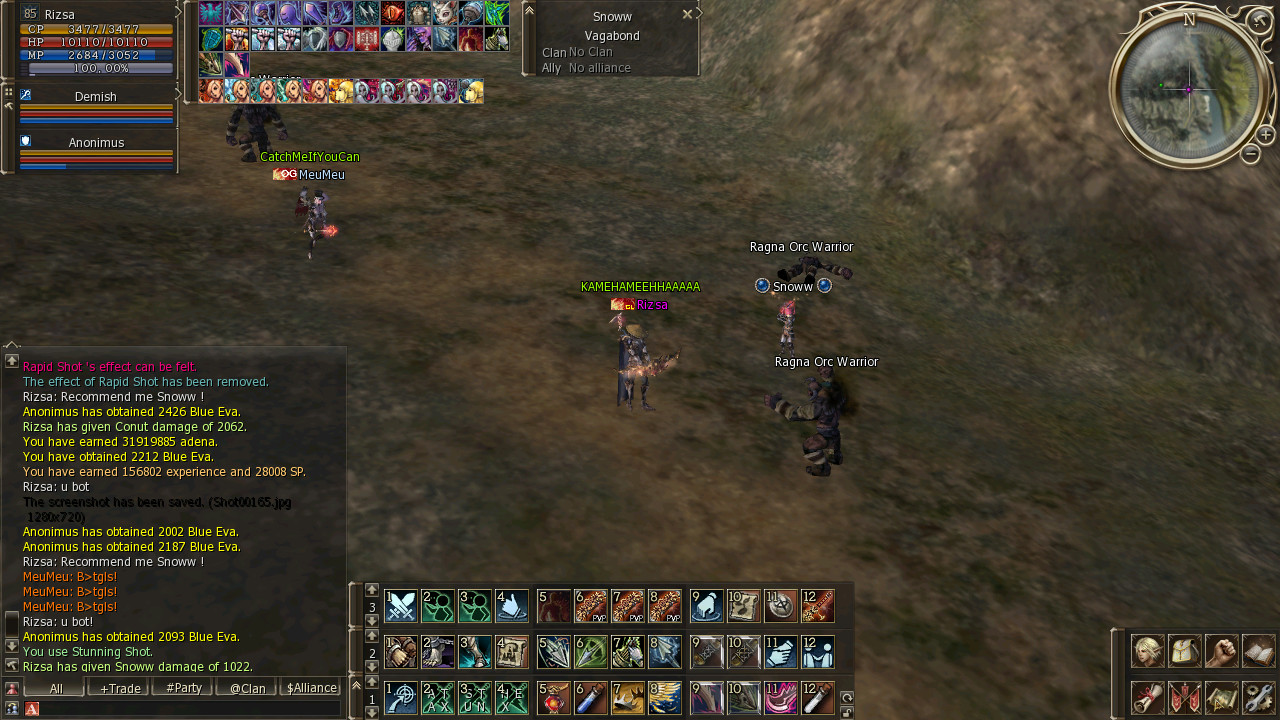The width and height of the screenshot is (1280, 720).
Task: Open the world map icon
Action: (1221, 697)
